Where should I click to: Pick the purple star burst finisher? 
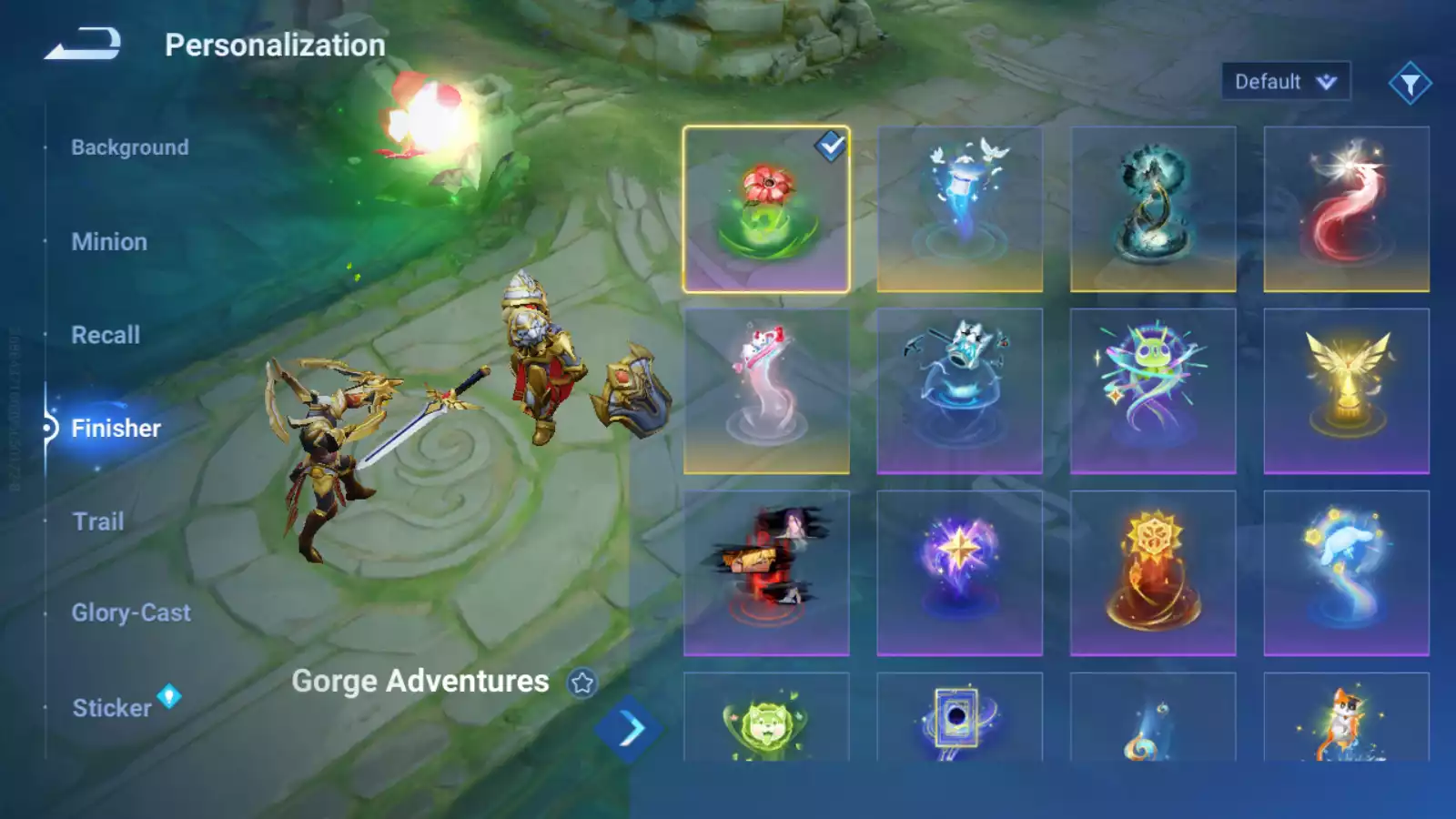pos(959,573)
